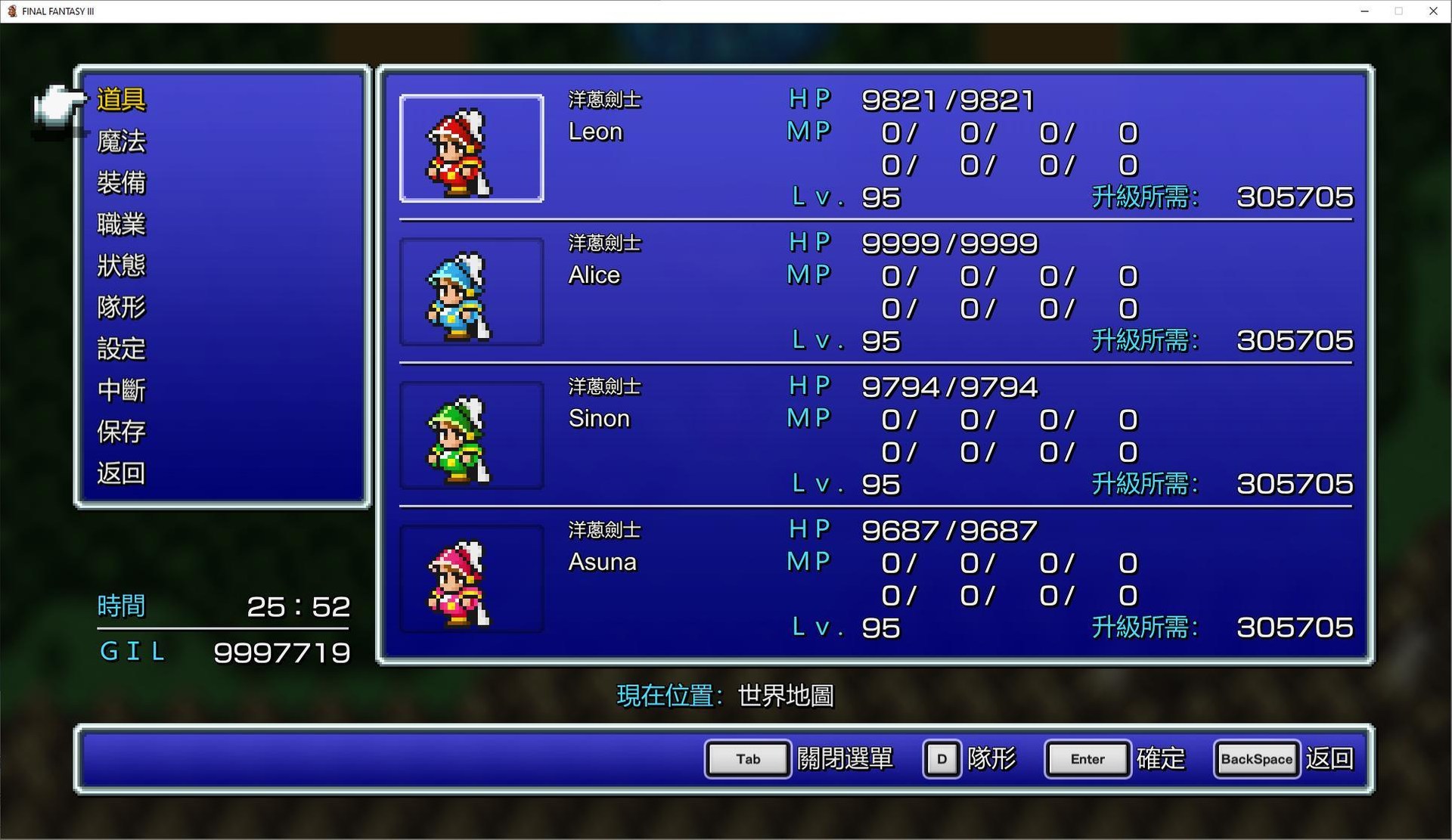Viewport: 1452px width, 840px height.
Task: Open the 裝備 equipment menu option
Action: click(x=123, y=182)
